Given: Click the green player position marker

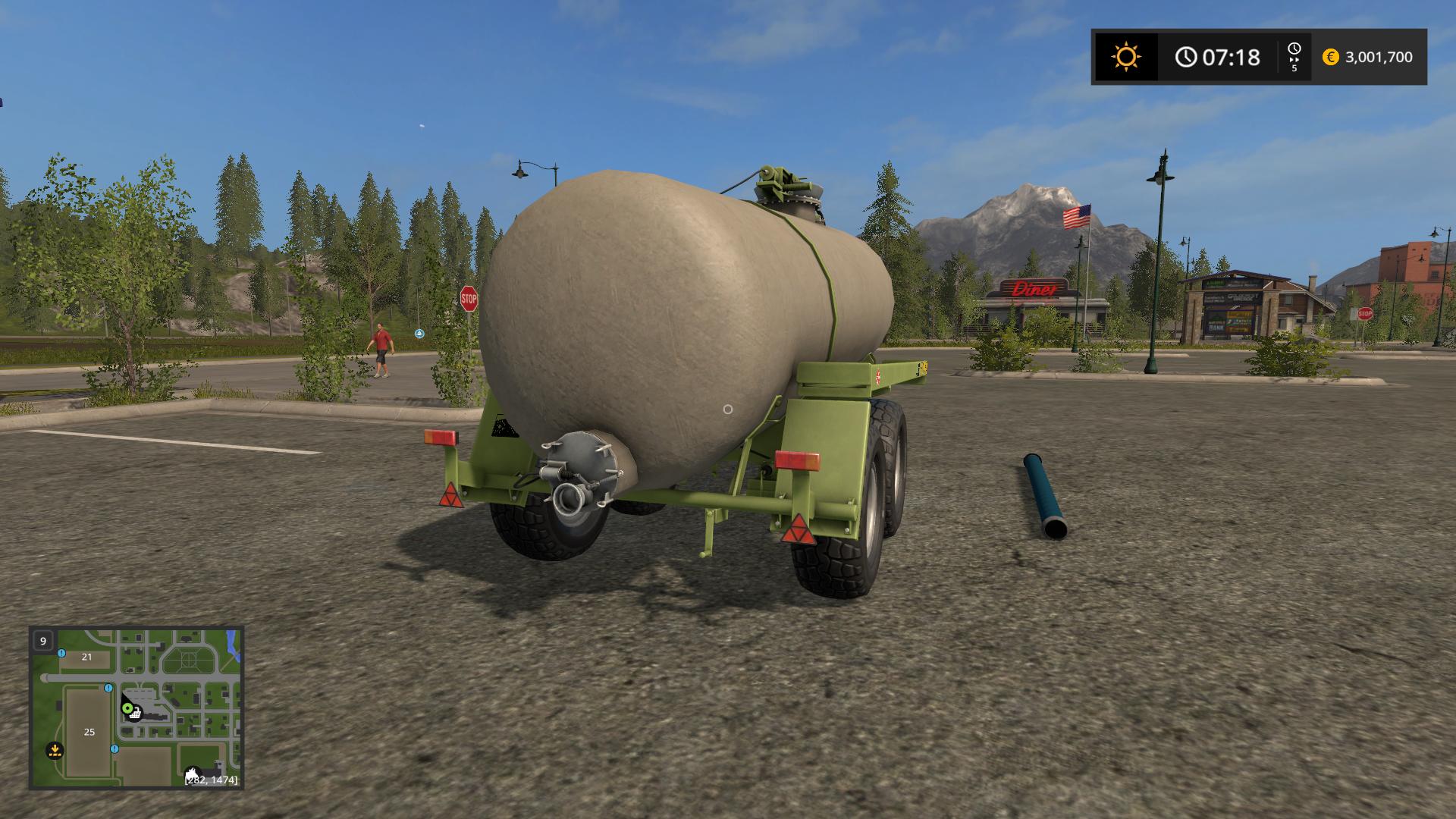Looking at the screenshot, I should [x=127, y=708].
